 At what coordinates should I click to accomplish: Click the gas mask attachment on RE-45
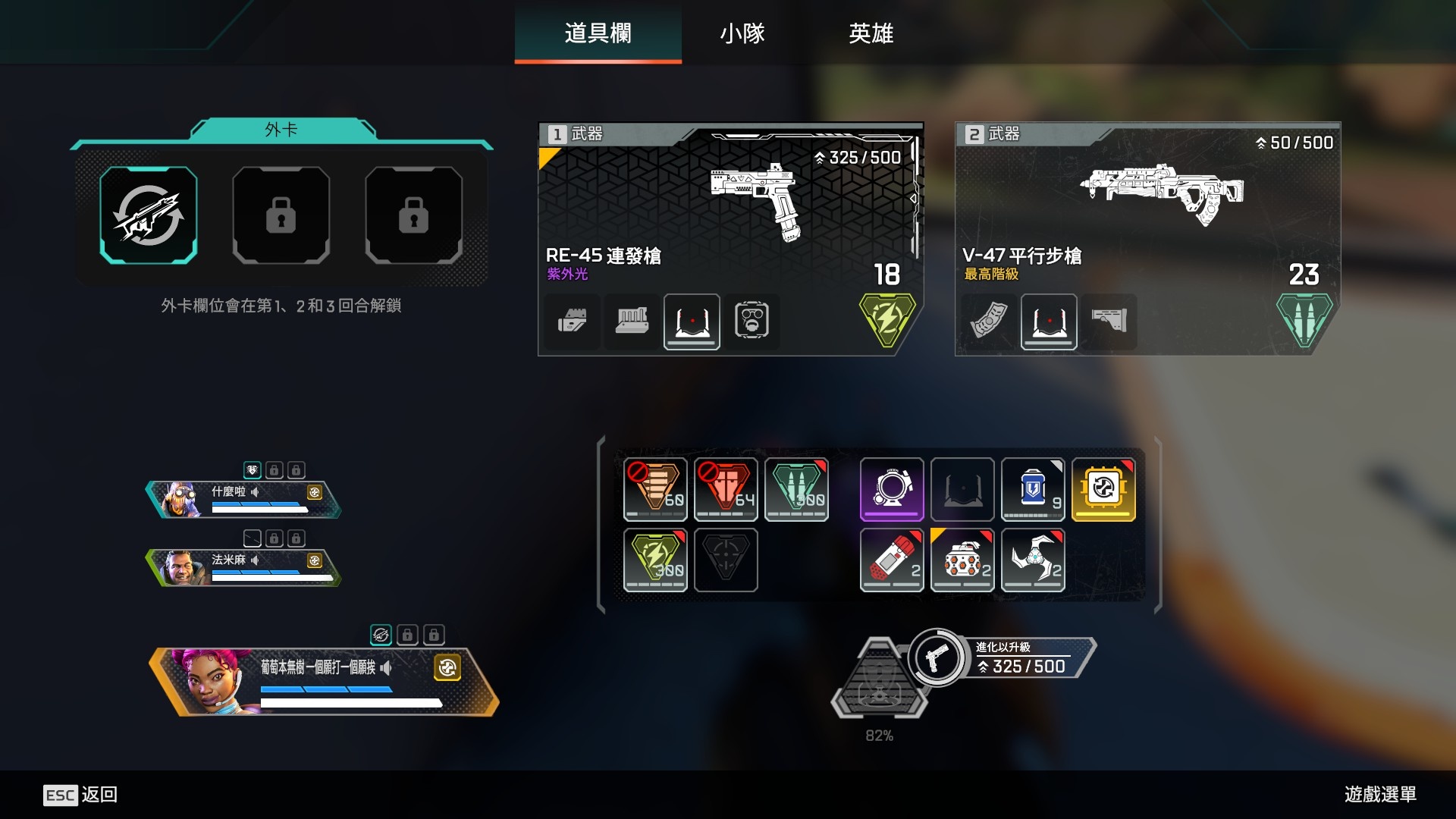pos(752,321)
